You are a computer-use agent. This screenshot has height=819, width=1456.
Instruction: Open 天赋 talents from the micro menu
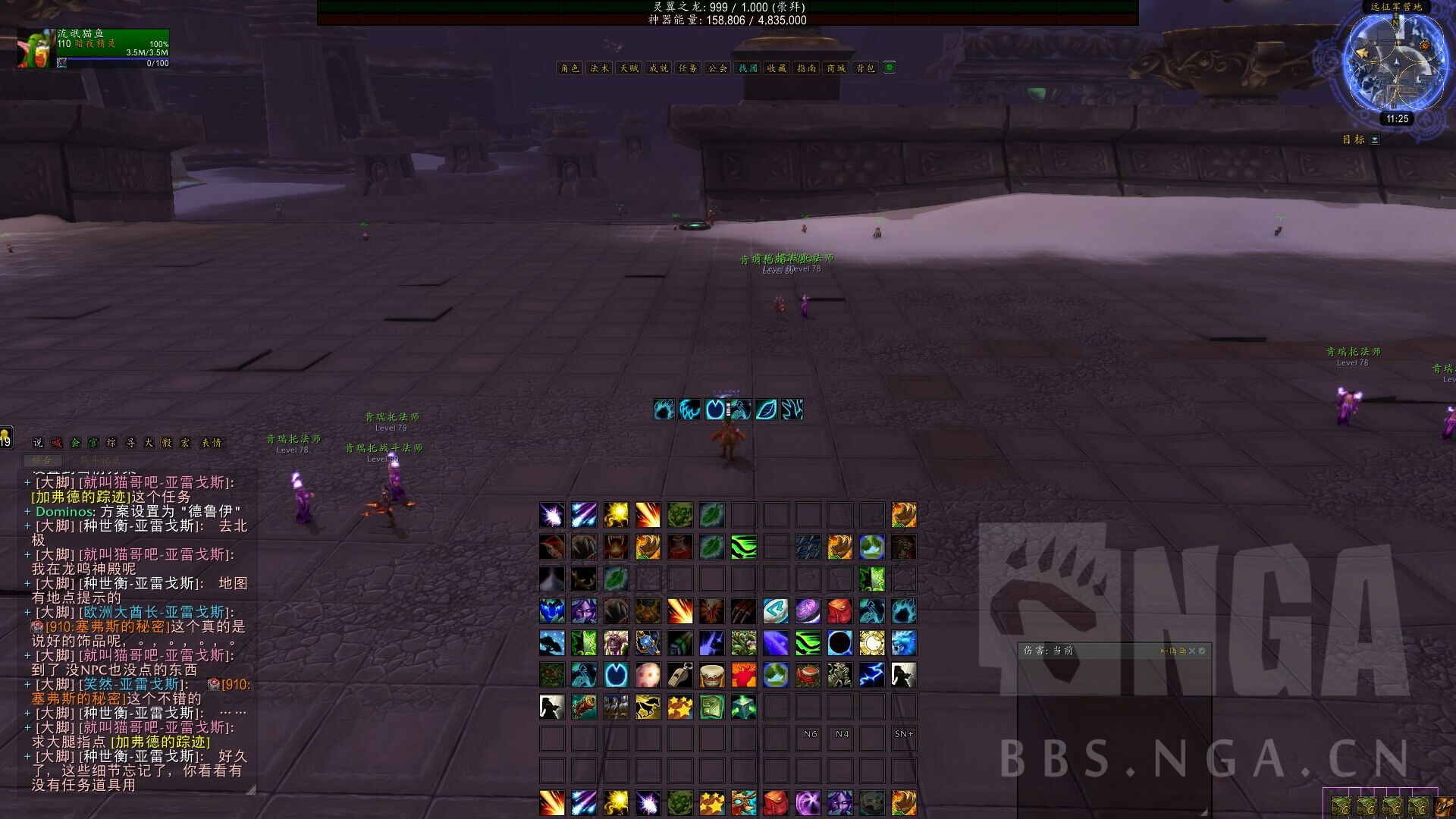coord(628,67)
